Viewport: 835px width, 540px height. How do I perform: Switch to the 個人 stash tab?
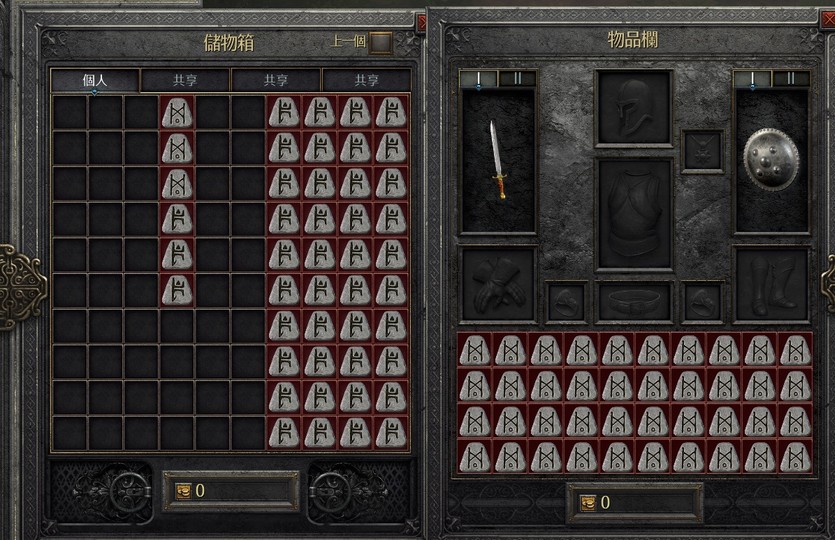click(x=95, y=81)
